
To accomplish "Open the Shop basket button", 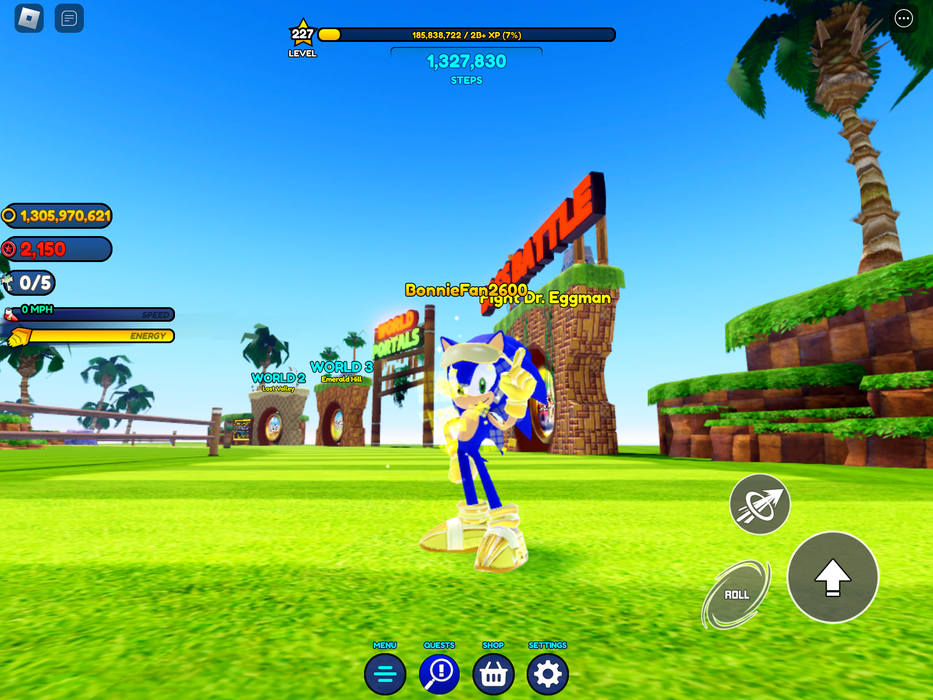I will pos(493,674).
